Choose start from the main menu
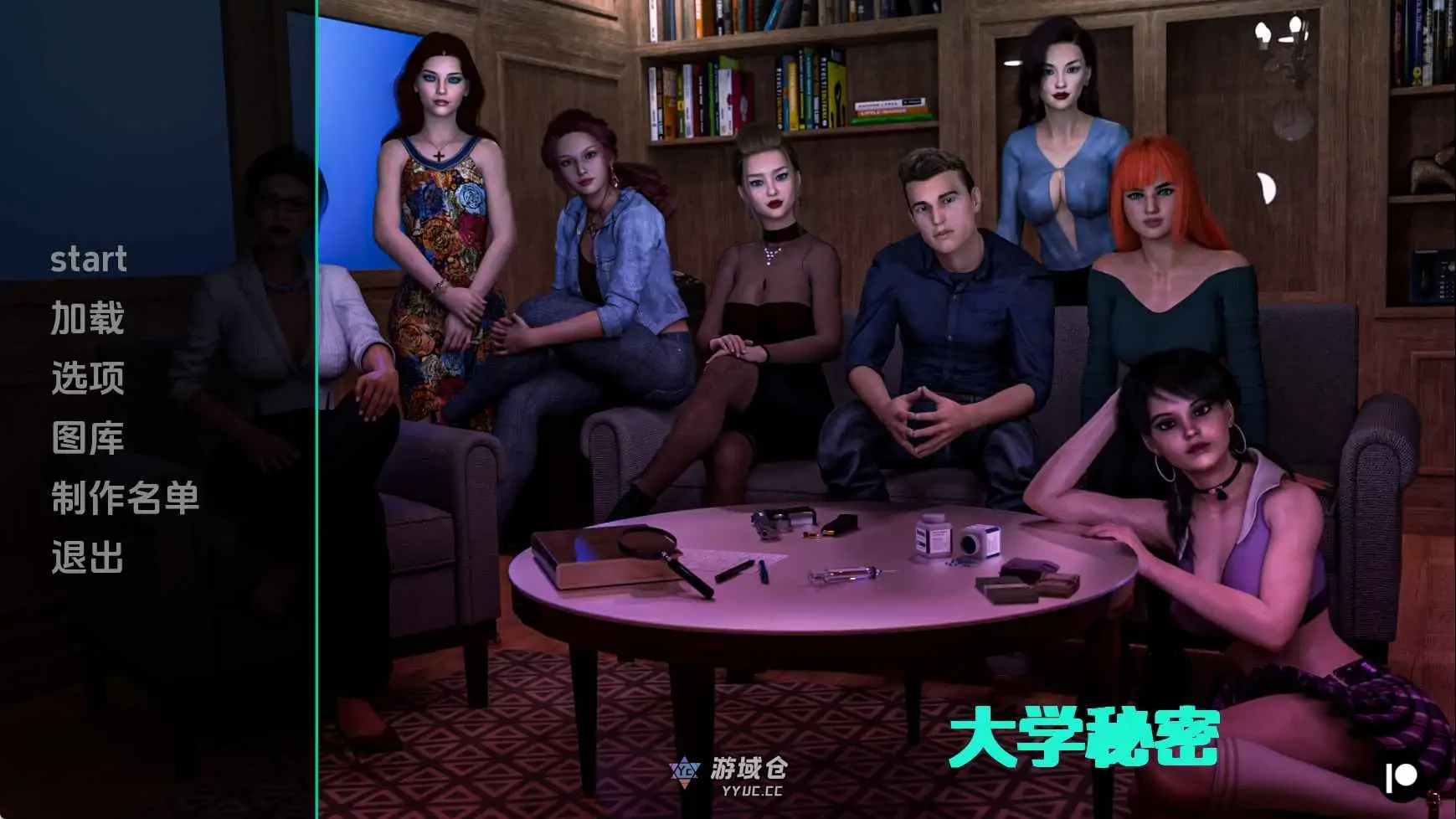 pyautogui.click(x=89, y=260)
